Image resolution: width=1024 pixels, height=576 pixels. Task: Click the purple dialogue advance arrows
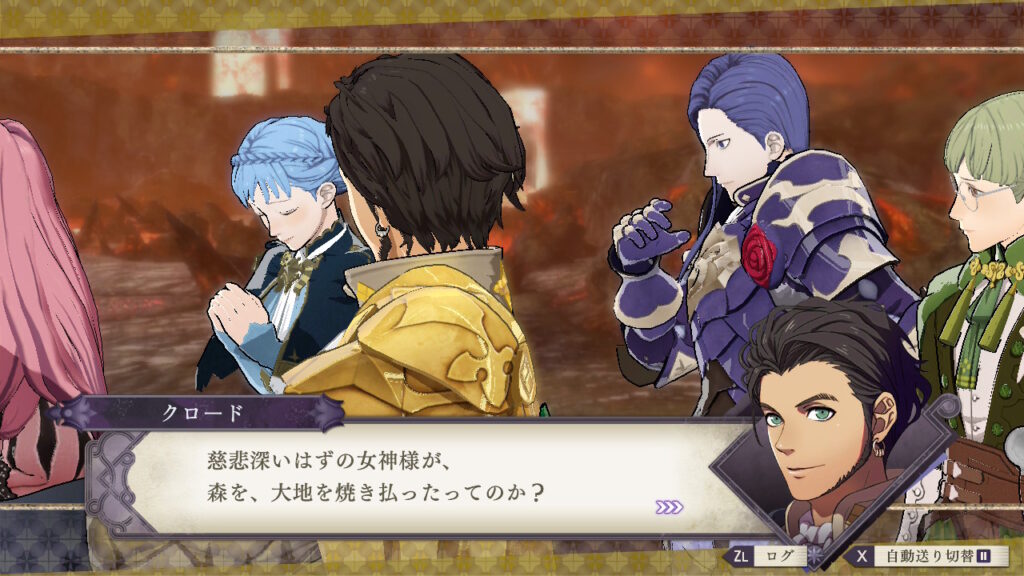click(669, 507)
